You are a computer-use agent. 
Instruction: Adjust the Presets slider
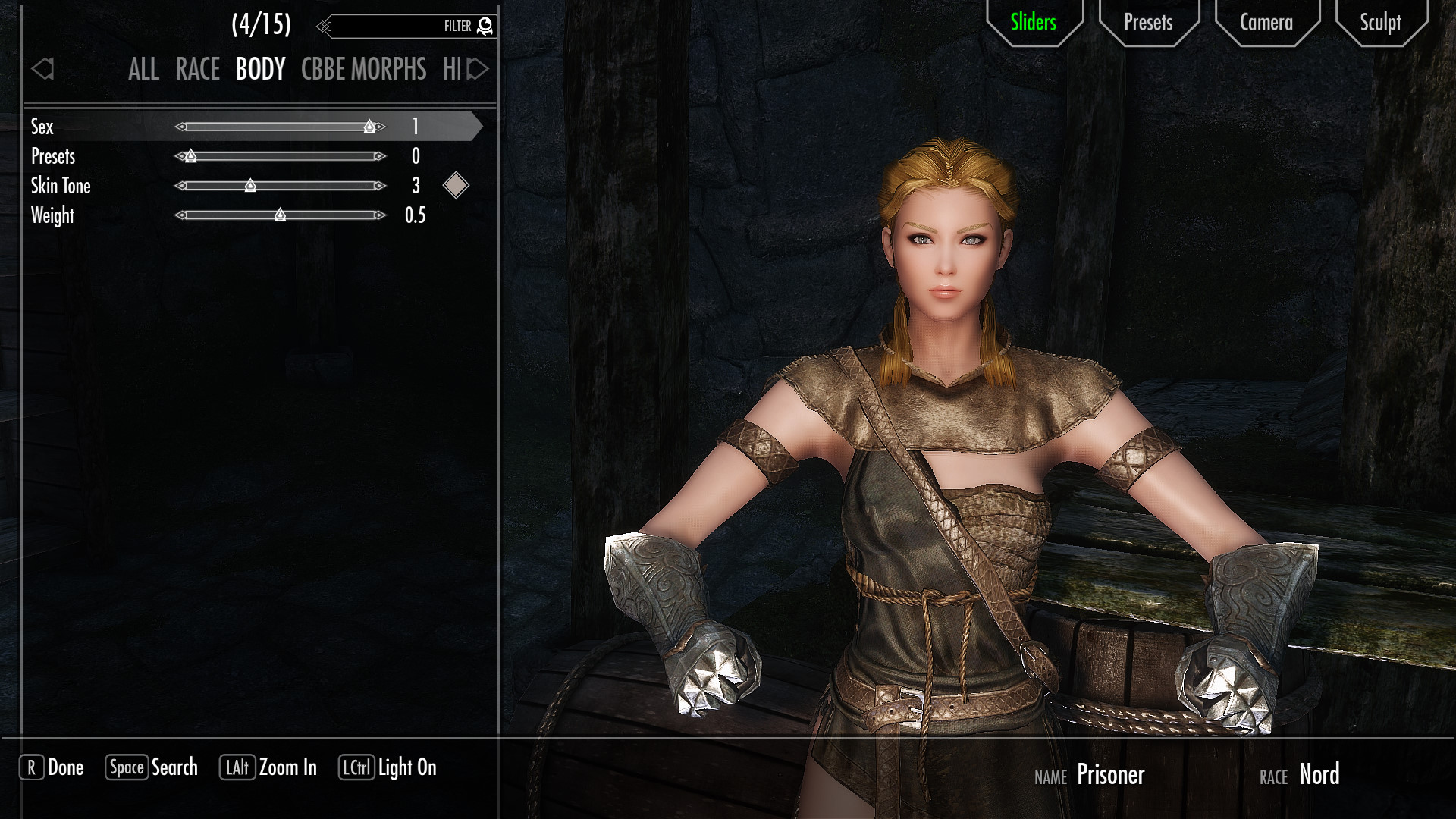[281, 156]
